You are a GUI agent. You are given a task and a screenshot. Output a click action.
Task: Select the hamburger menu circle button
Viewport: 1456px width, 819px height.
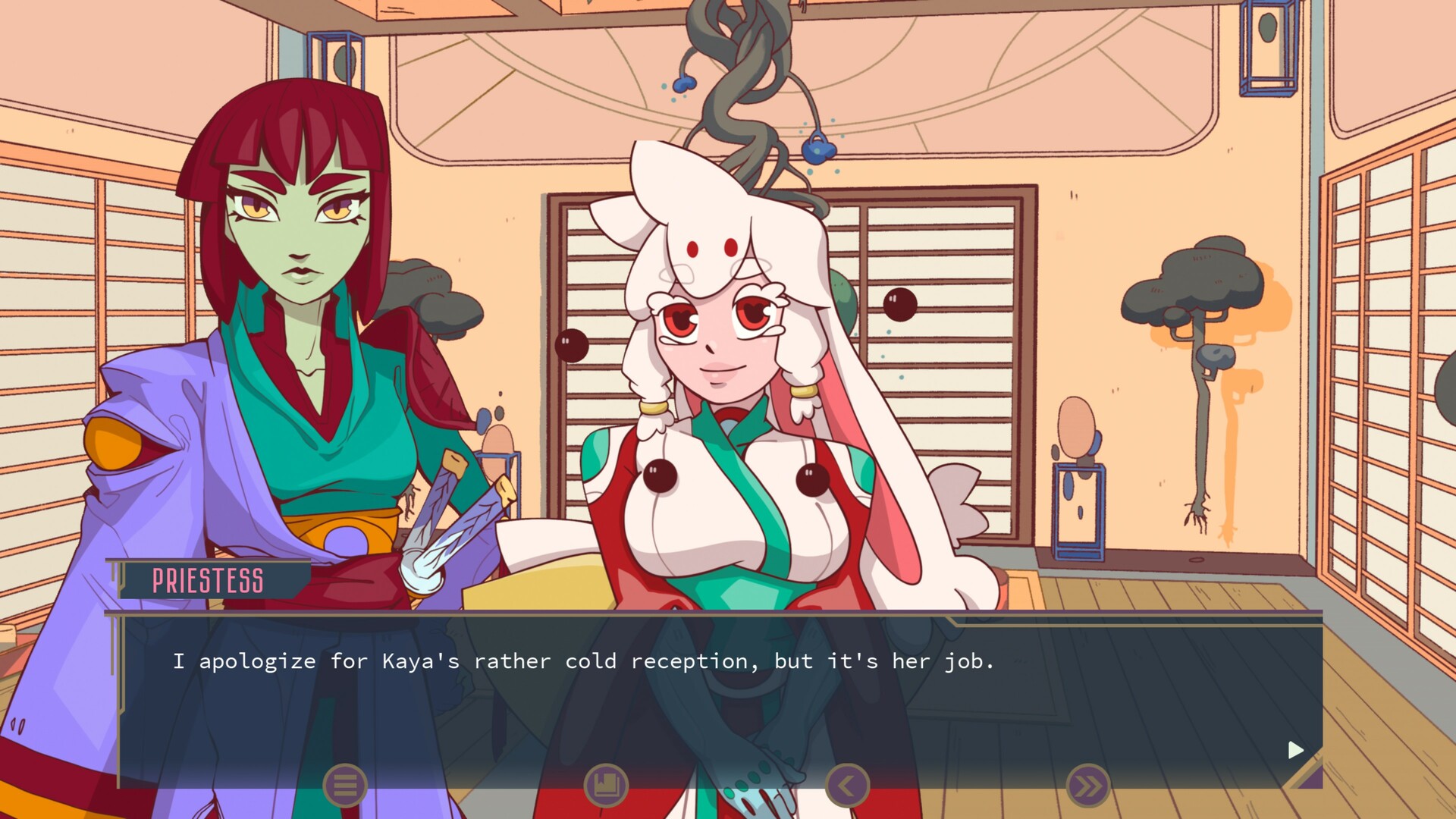(345, 786)
